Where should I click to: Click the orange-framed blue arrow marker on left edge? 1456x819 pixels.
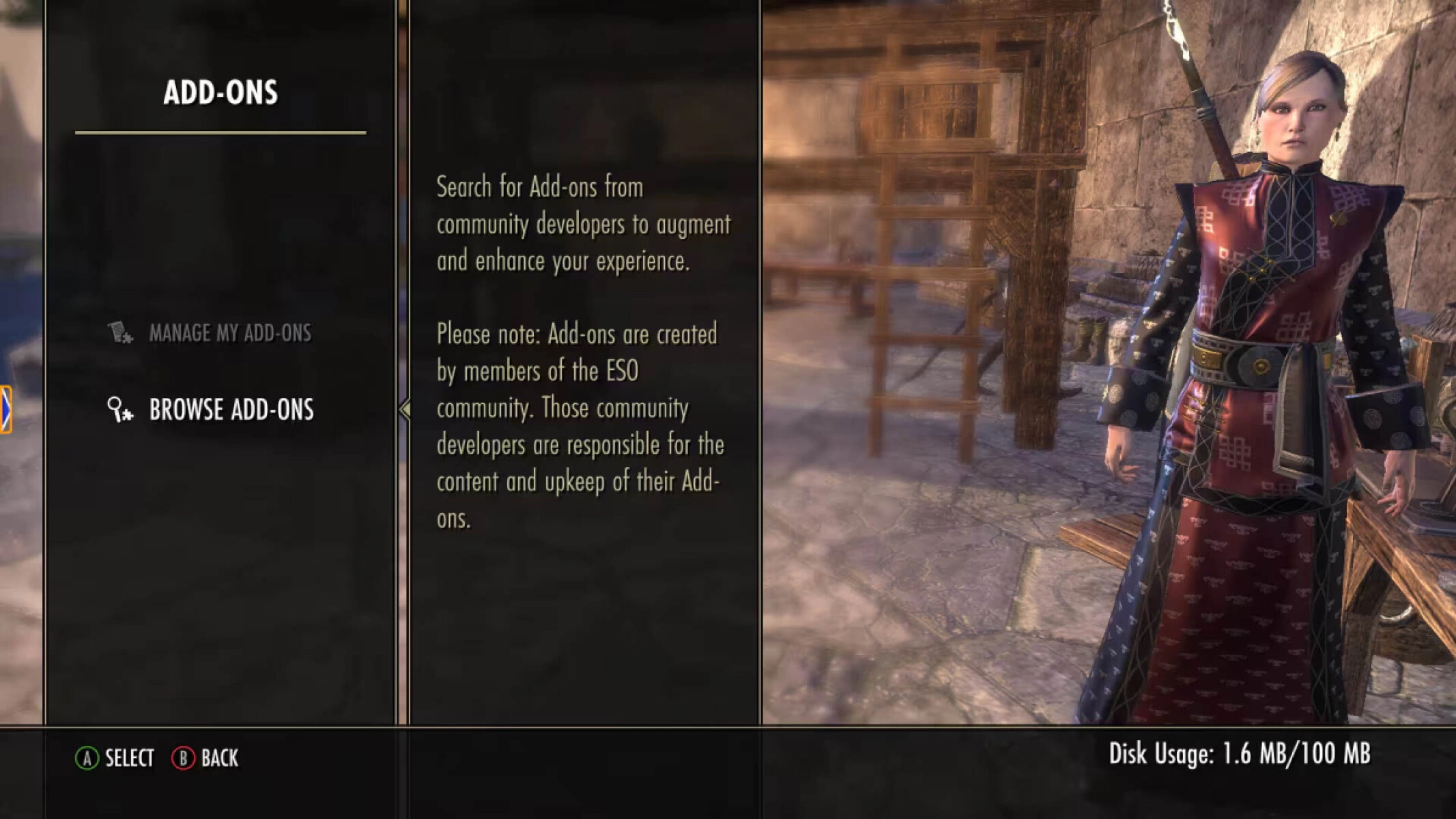(x=5, y=408)
